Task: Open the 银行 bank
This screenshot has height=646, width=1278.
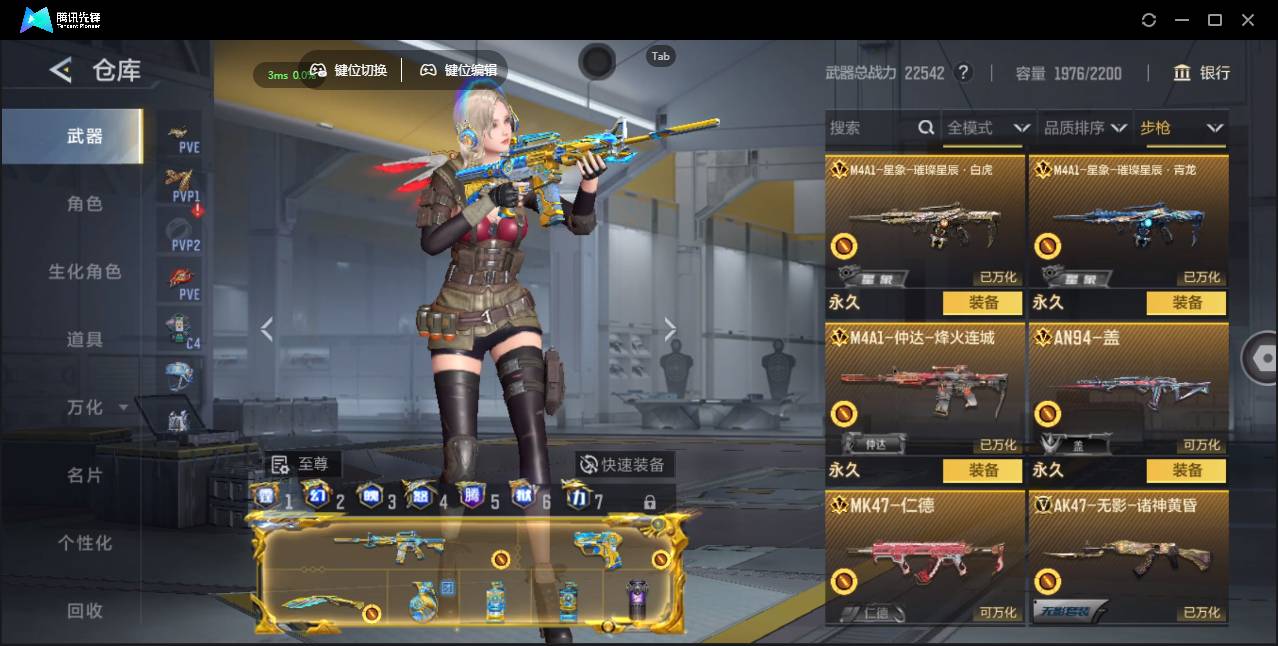Action: [x=1202, y=73]
